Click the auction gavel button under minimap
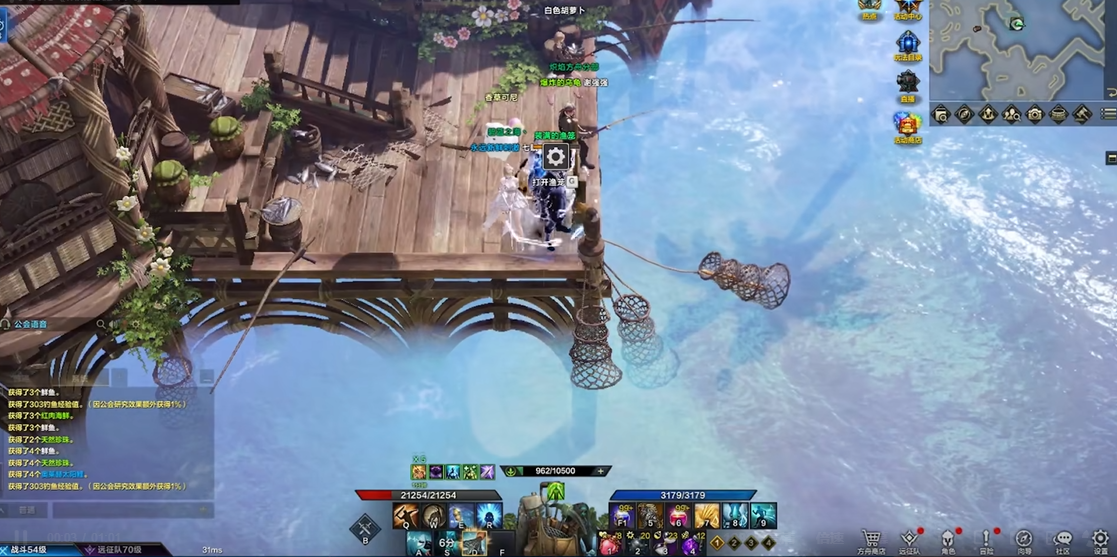The image size is (1117, 557). (x=1082, y=115)
